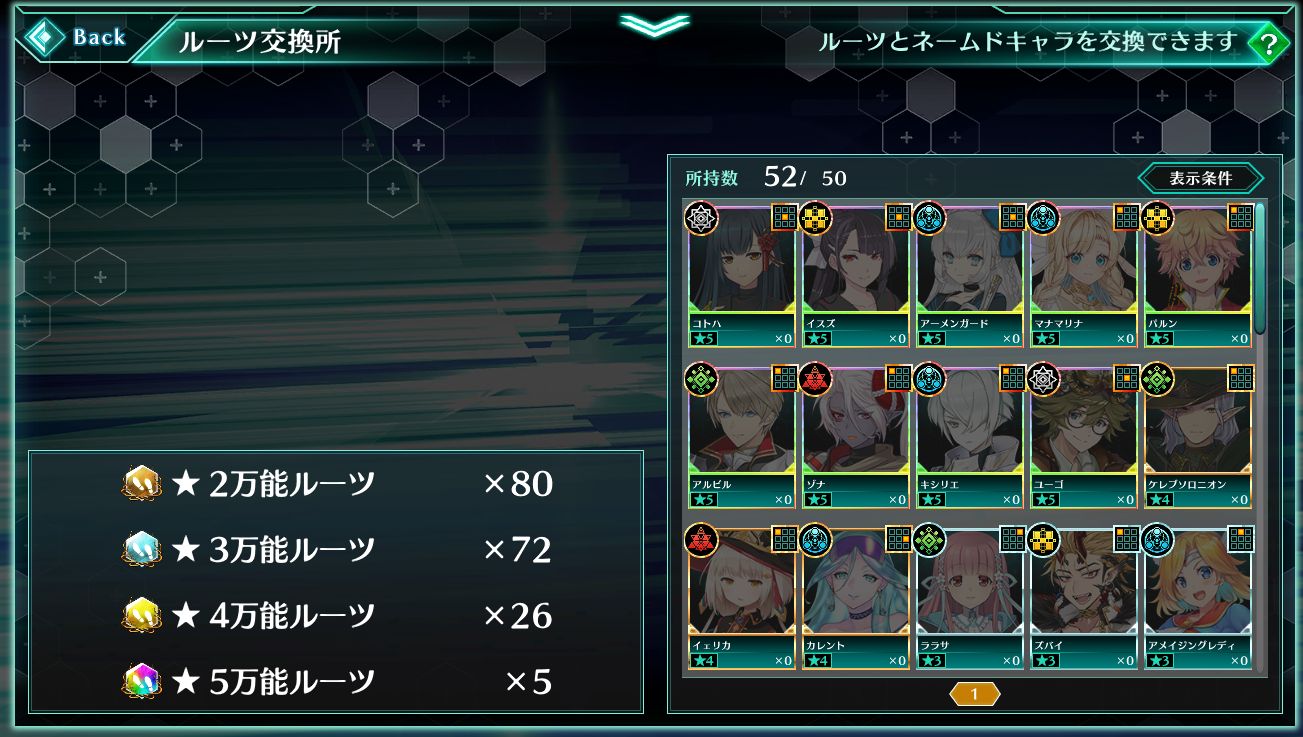Select the マナマリナ character card

tap(1083, 275)
